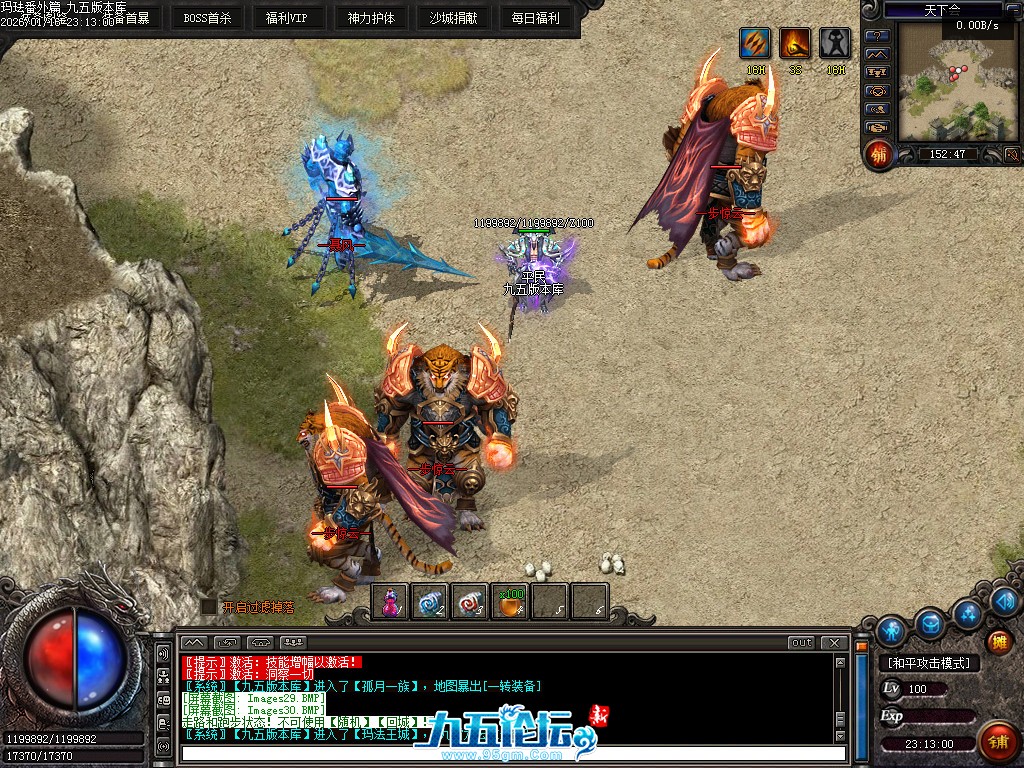The height and width of the screenshot is (768, 1024).
Task: Click the flaming fist buff icon
Action: pos(795,44)
